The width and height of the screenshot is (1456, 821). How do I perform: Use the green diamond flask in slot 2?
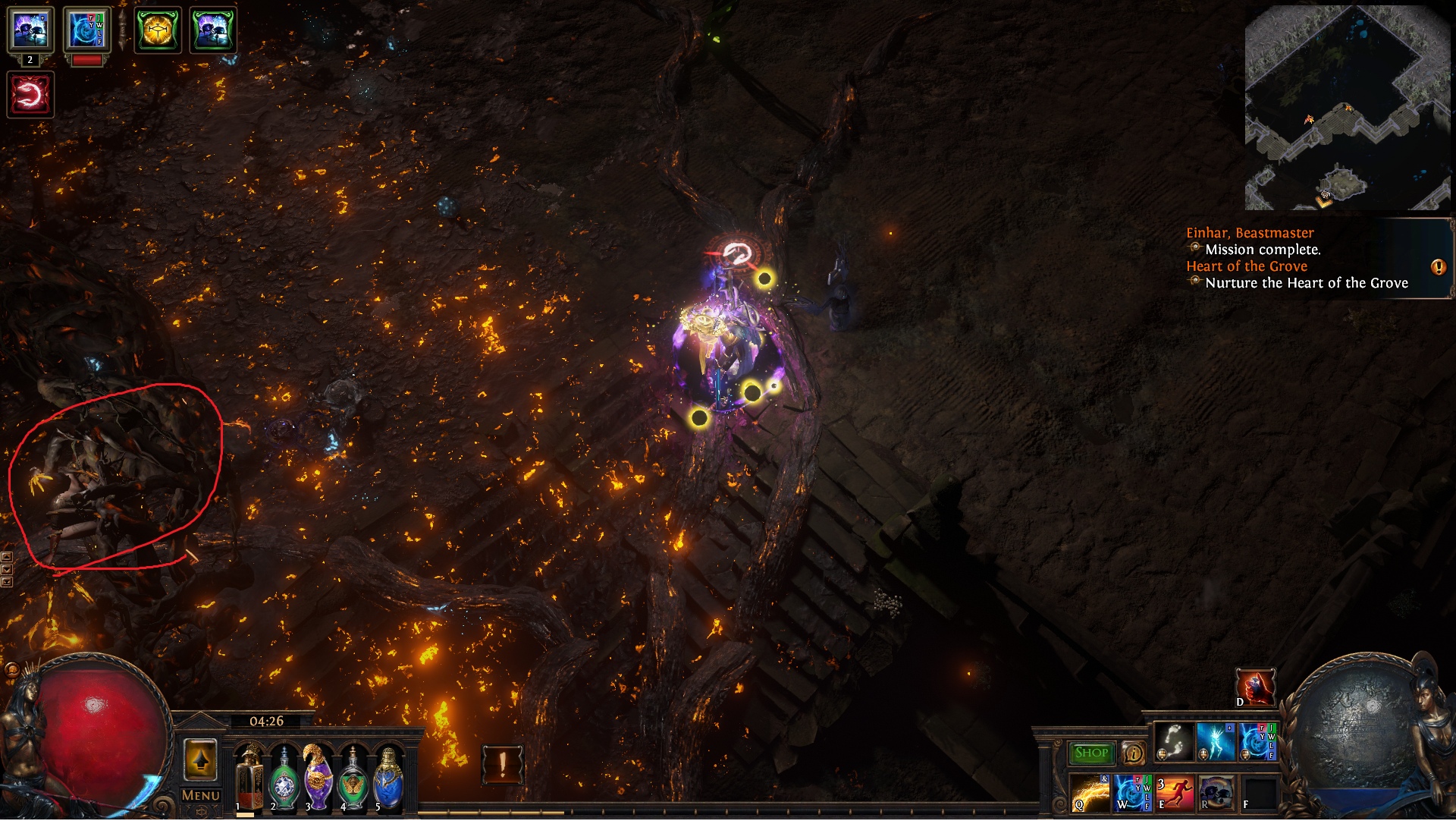click(x=284, y=778)
